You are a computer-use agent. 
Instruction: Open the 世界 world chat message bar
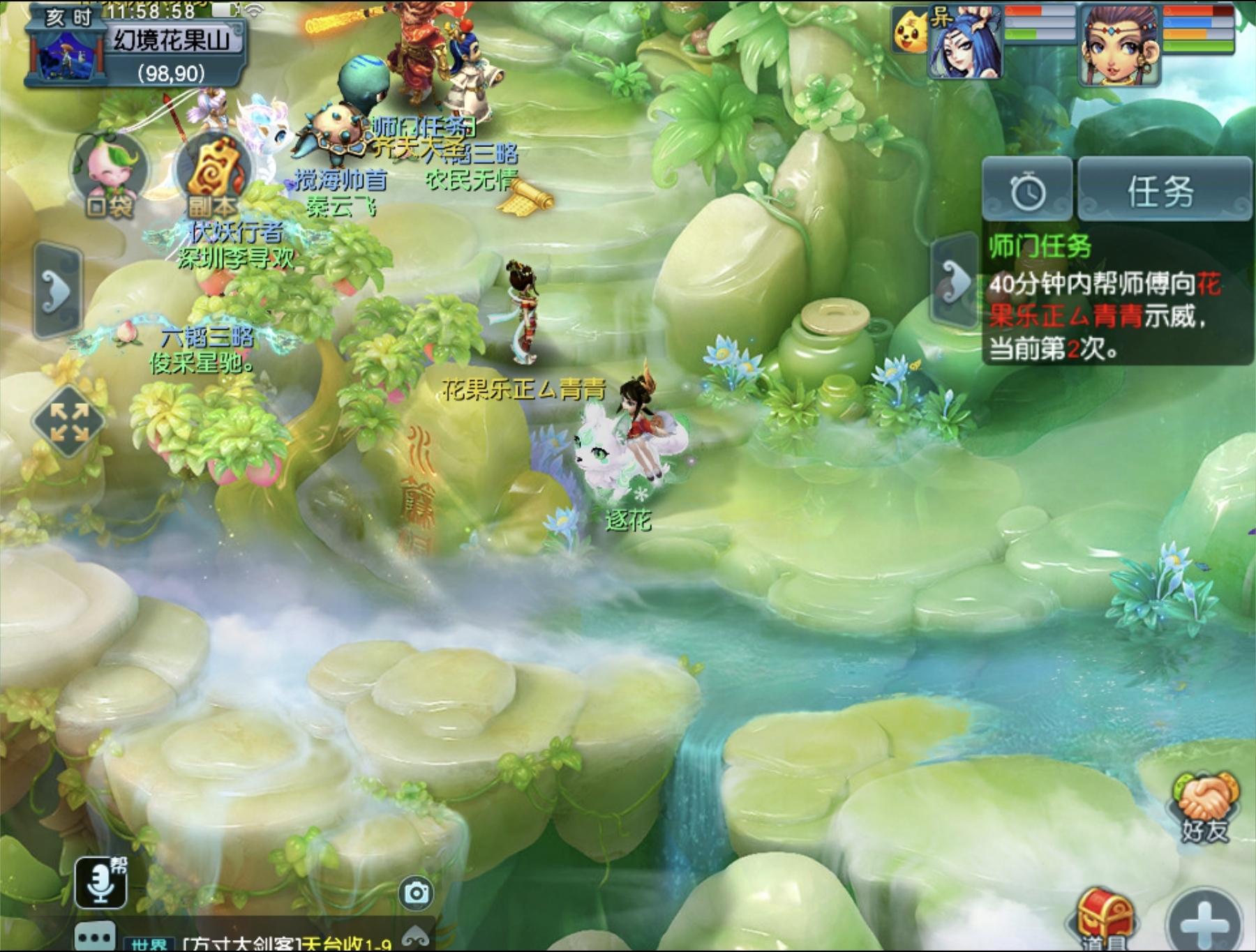coord(279,942)
